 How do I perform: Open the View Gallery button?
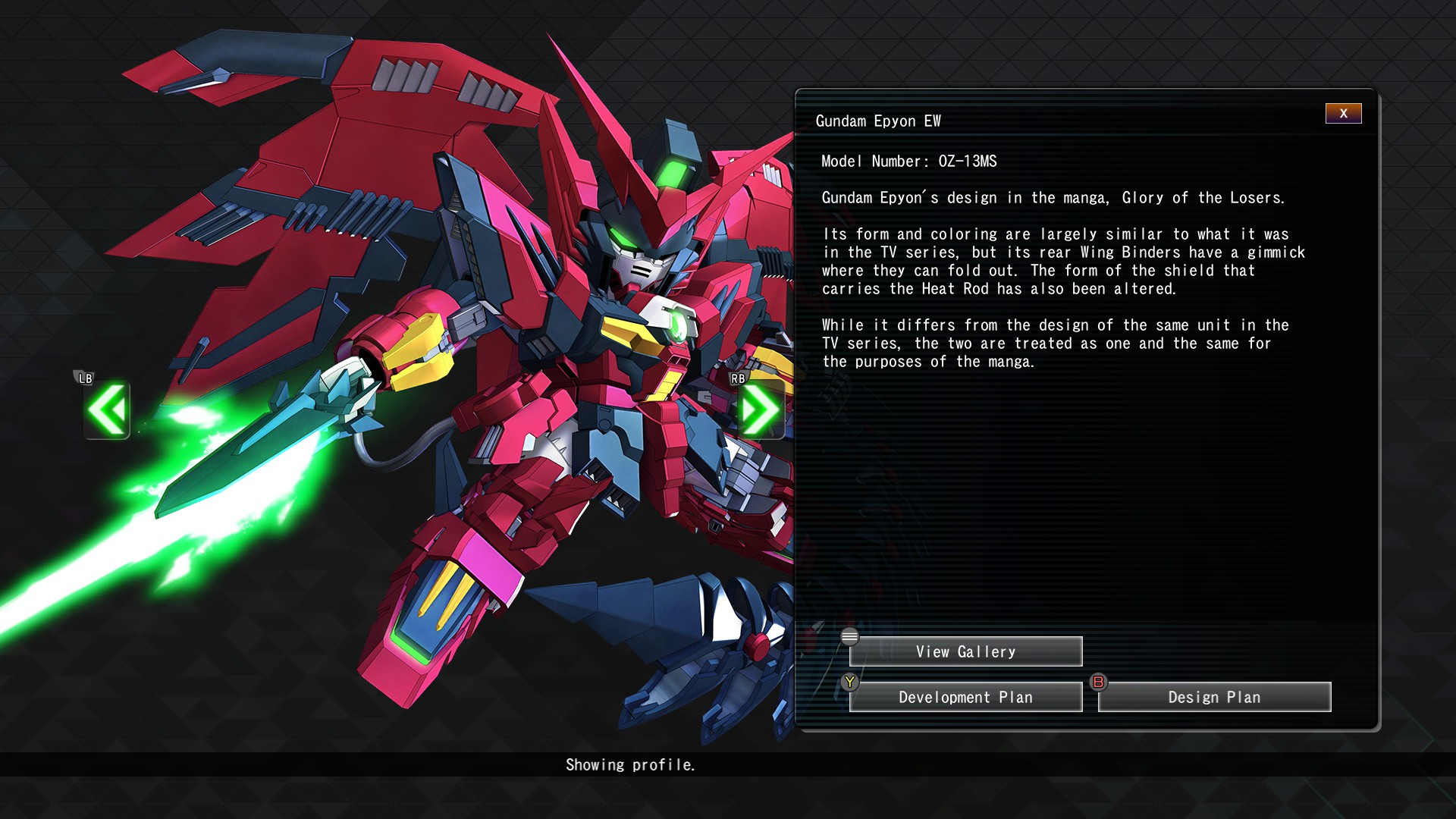coord(965,651)
